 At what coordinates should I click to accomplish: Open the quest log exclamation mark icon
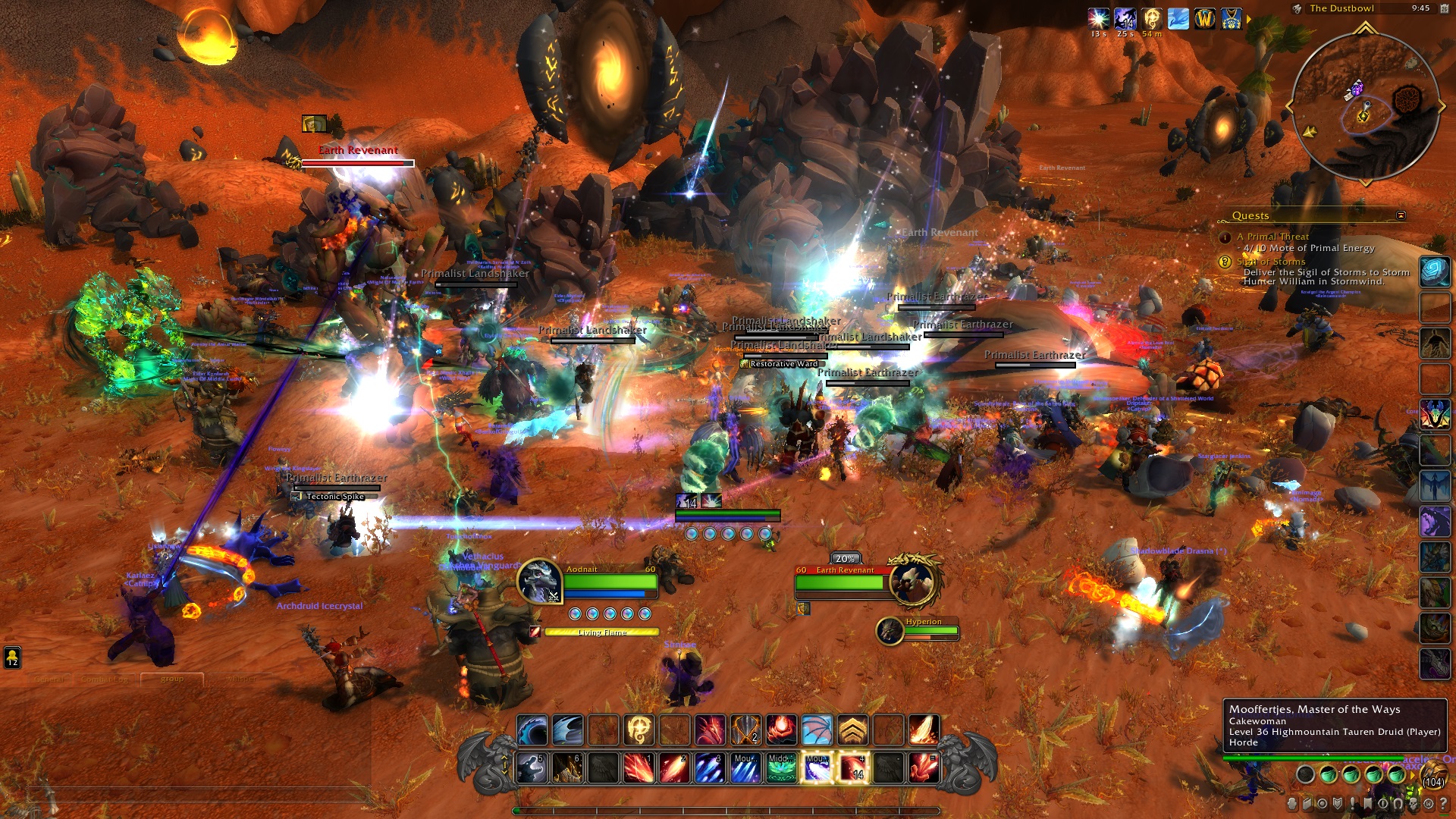click(1353, 805)
